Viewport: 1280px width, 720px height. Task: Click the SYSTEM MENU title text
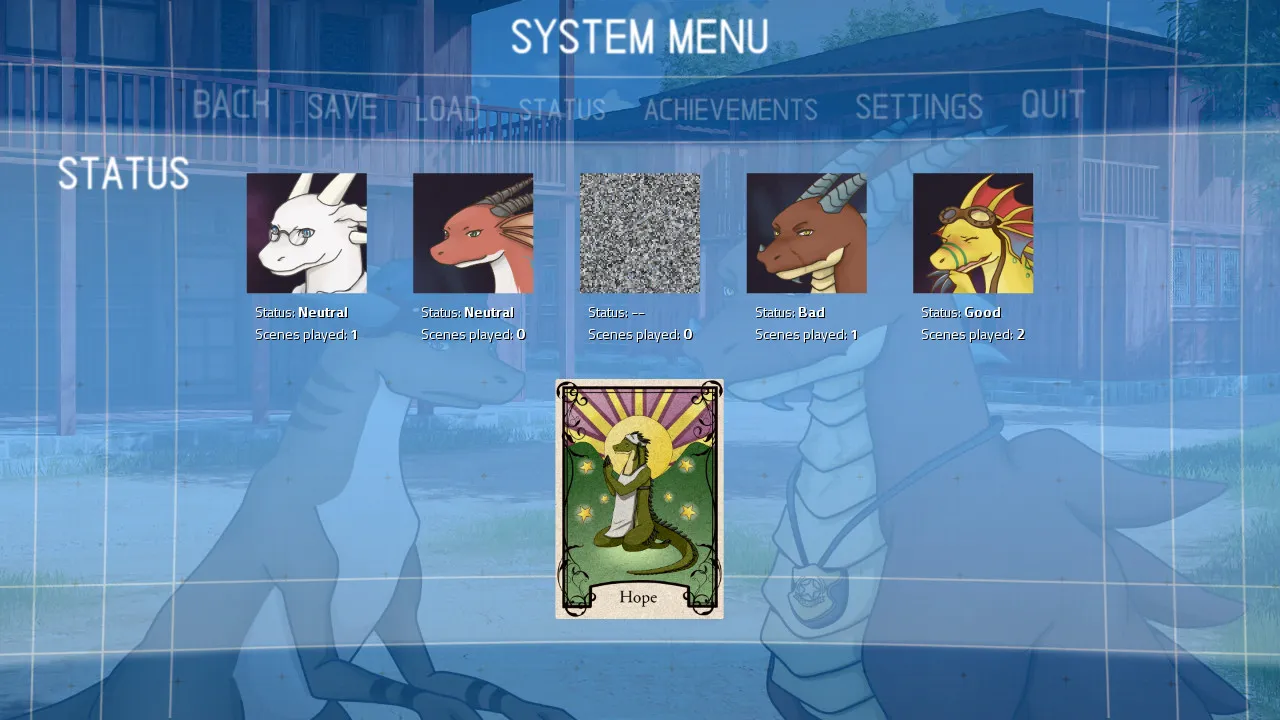(639, 38)
